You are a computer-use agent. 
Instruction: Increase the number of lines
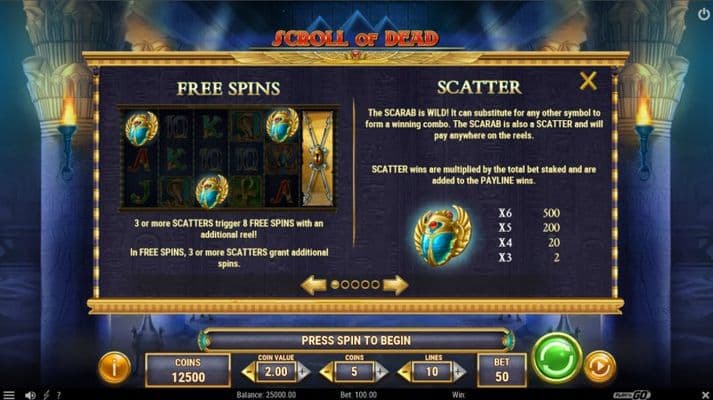point(459,372)
